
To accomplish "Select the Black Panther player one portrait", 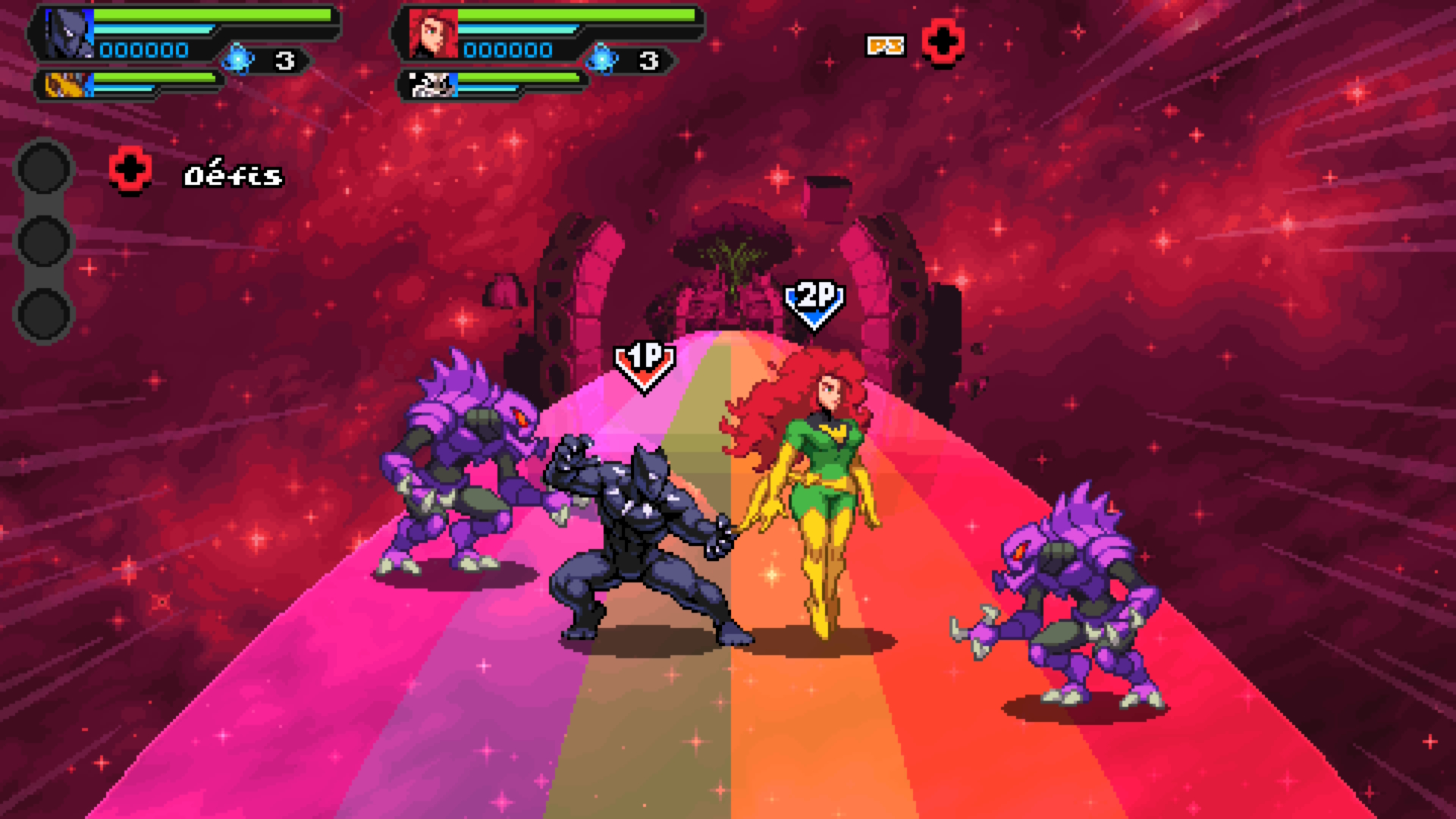I will (67, 34).
